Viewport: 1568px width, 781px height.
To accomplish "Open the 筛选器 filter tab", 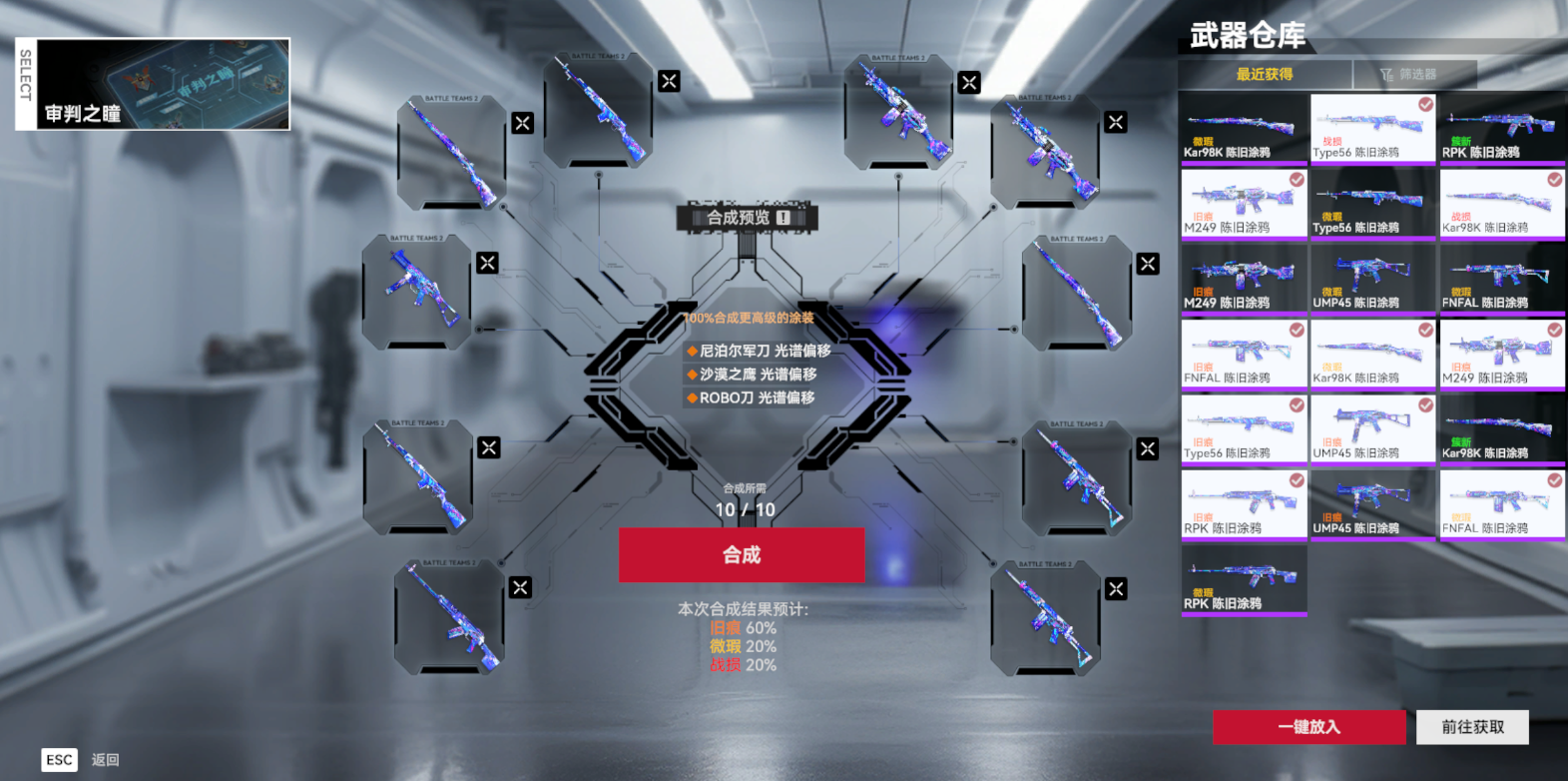I will [1414, 74].
